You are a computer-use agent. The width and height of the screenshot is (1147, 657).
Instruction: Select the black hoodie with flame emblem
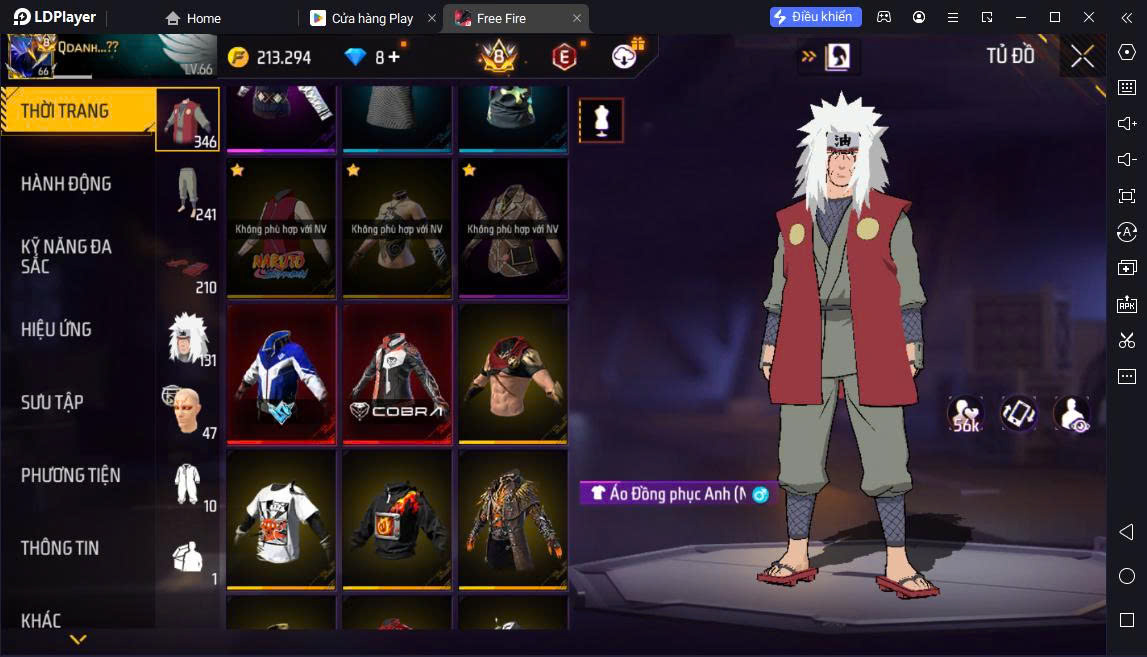tap(397, 518)
